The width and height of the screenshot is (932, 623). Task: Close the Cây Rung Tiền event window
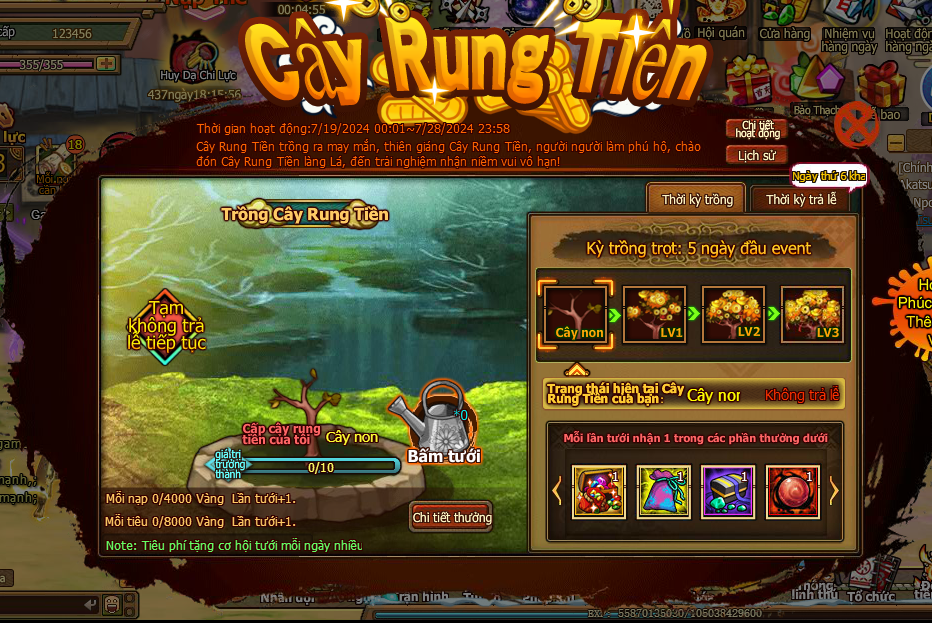tap(856, 123)
